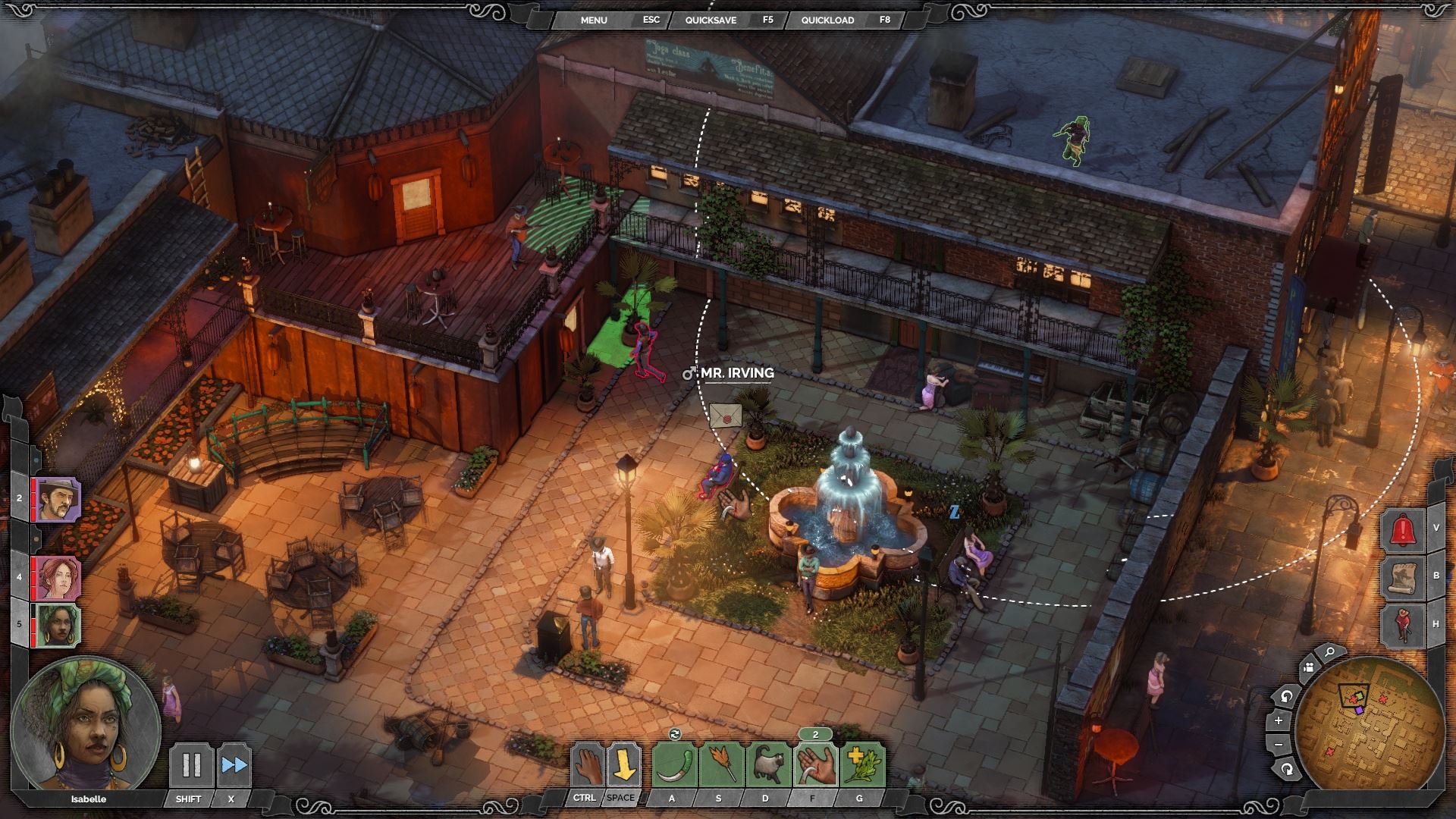Select the red-haired woman's portrait
The height and width of the screenshot is (819, 1456).
click(58, 577)
